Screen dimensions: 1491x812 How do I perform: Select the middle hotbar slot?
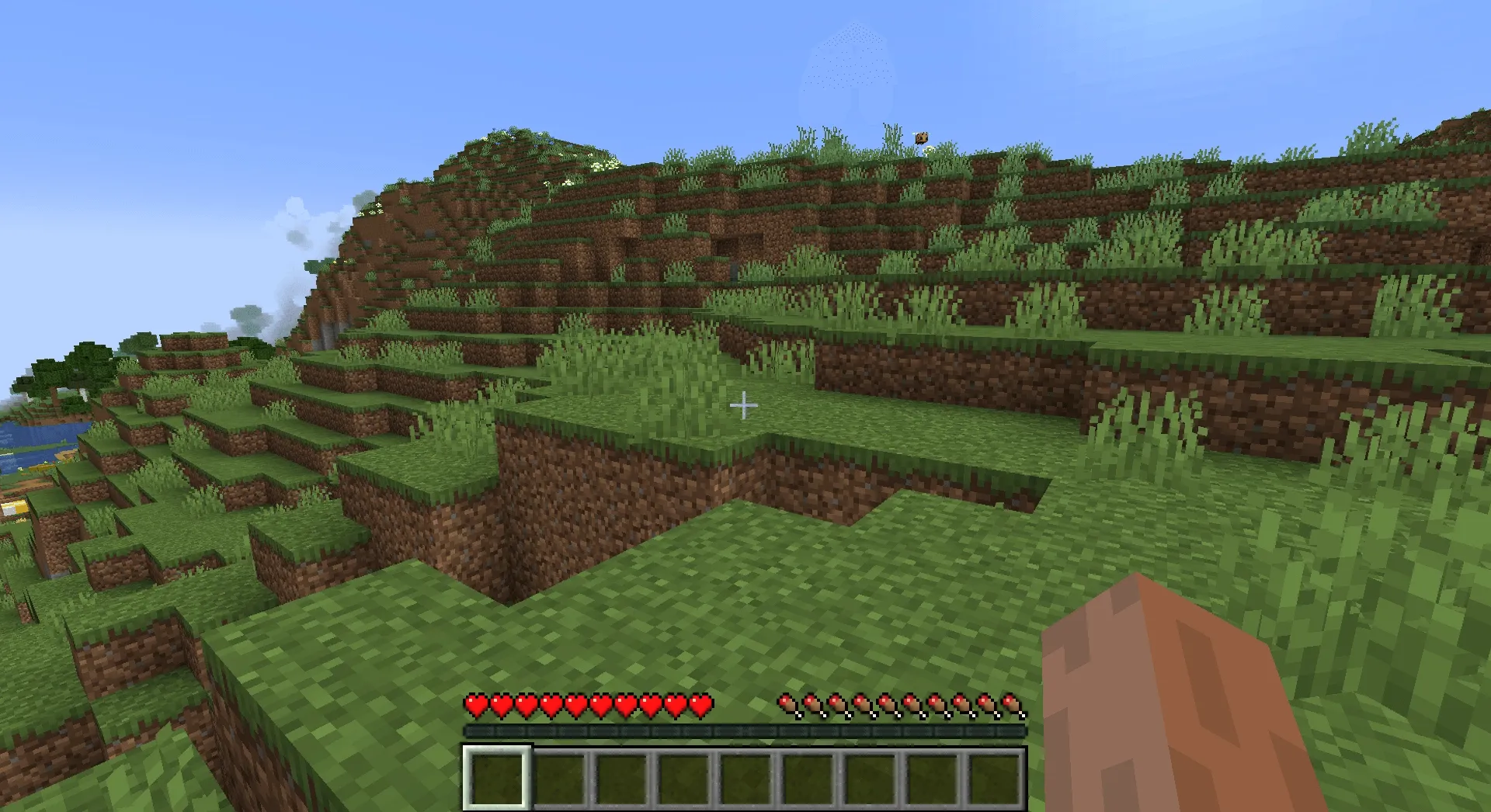pos(745,776)
